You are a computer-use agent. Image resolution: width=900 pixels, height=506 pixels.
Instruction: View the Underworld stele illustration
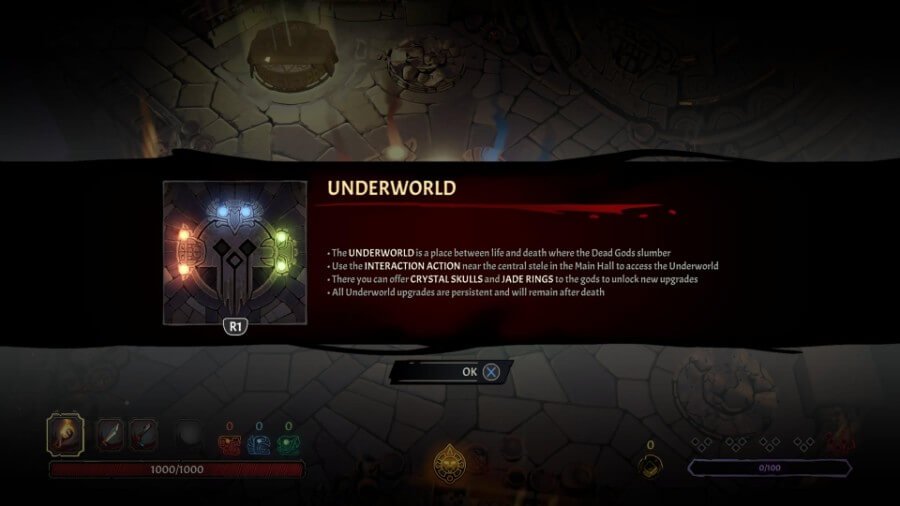click(x=235, y=252)
